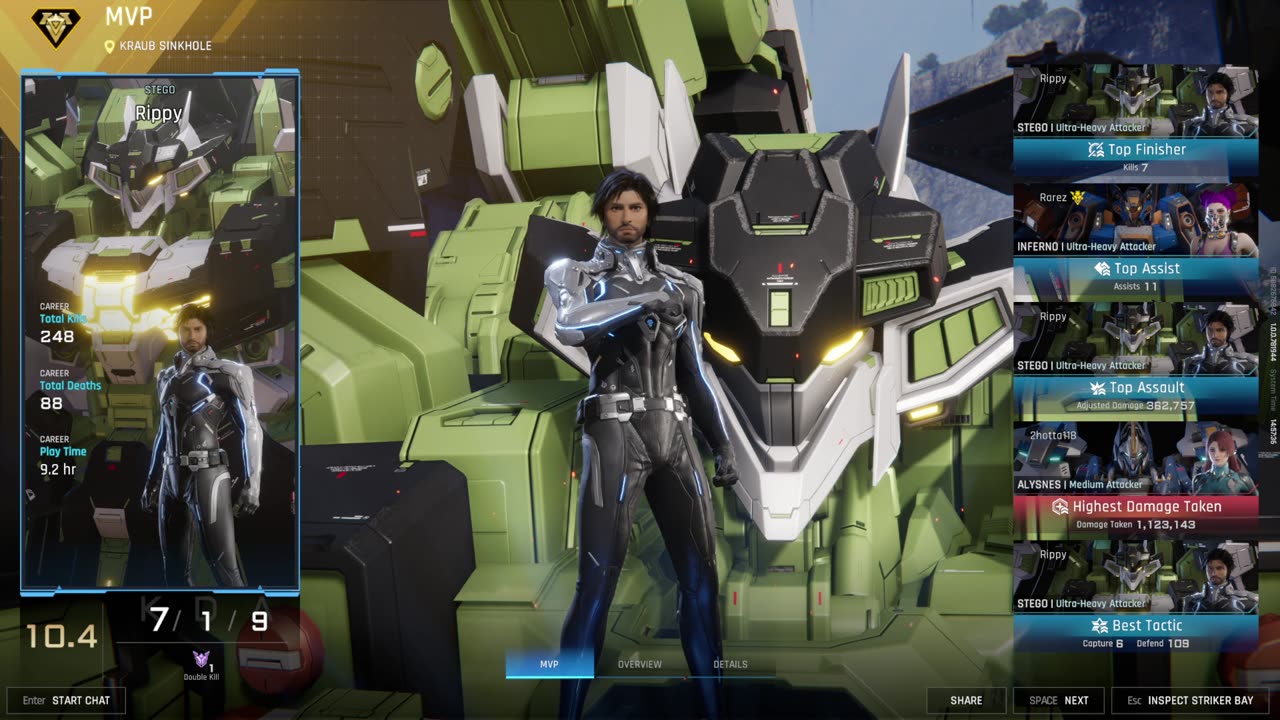Click Rippy's MVP career stats card
1280x720 pixels.
pyautogui.click(x=160, y=330)
